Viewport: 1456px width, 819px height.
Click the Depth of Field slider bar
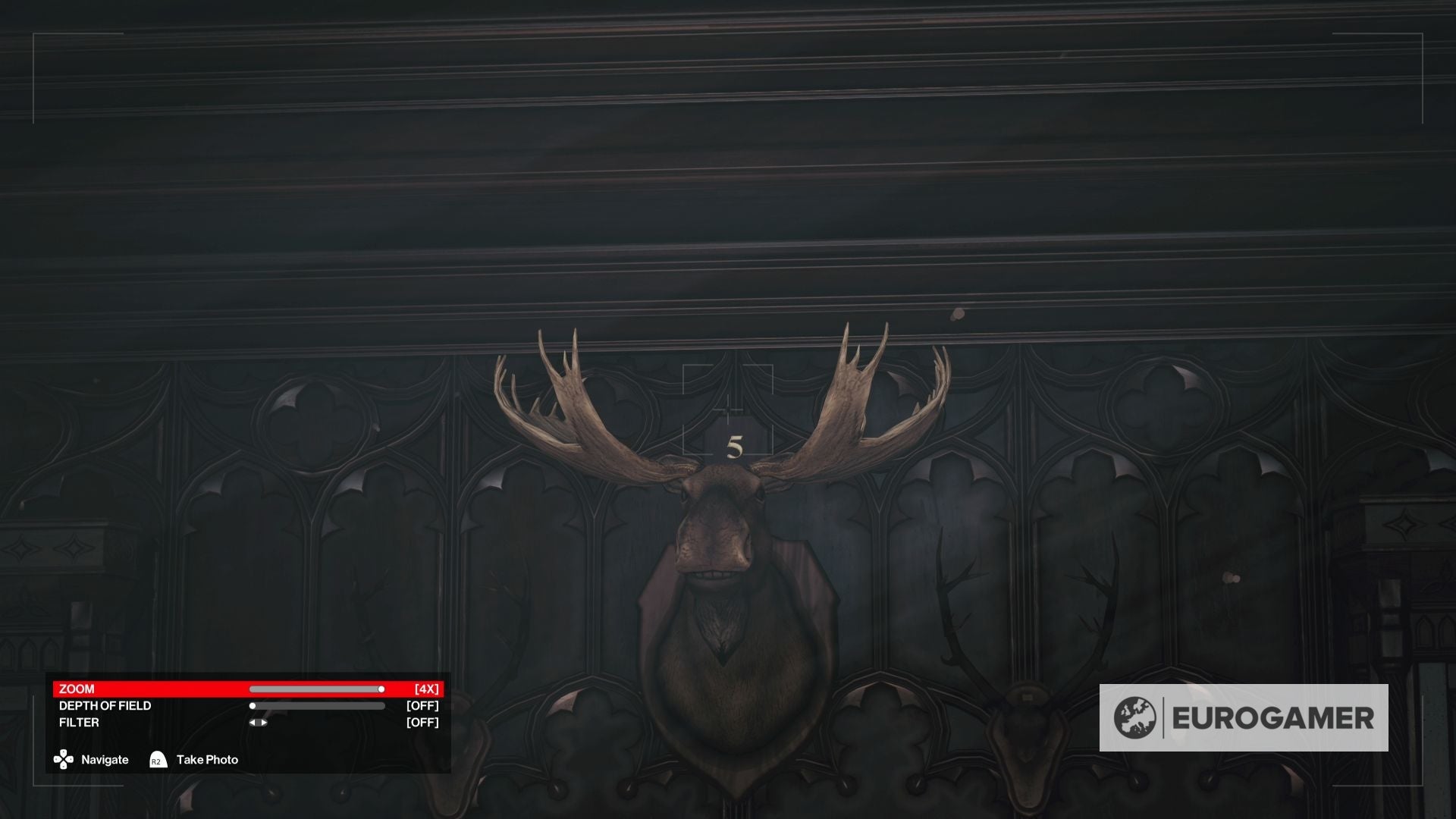318,706
